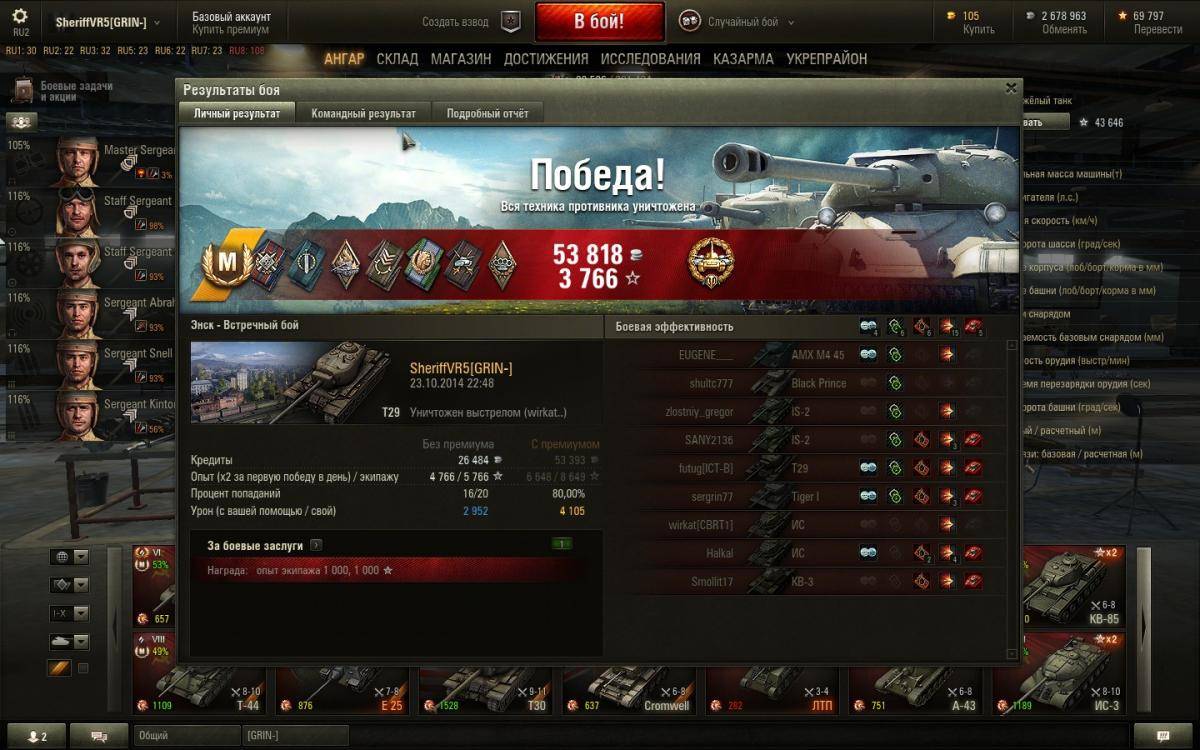Go to the МАГАЗИН section
The height and width of the screenshot is (750, 1200).
(460, 59)
